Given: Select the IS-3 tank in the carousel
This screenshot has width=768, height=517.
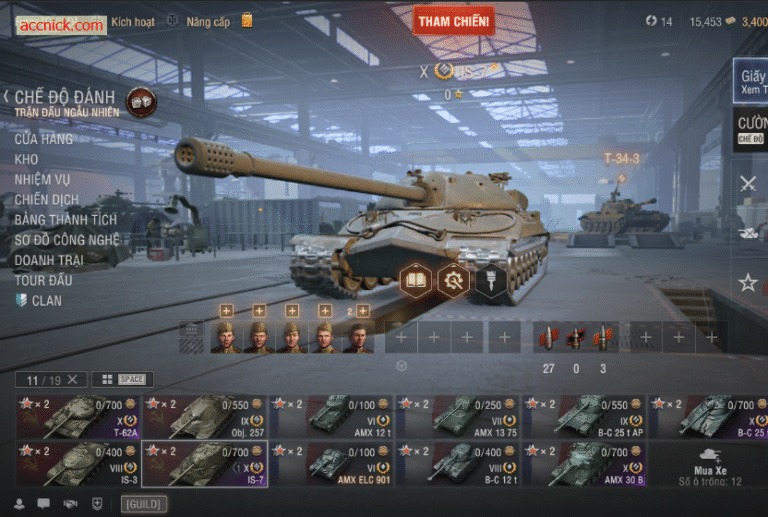Looking at the screenshot, I should pyautogui.click(x=77, y=464).
